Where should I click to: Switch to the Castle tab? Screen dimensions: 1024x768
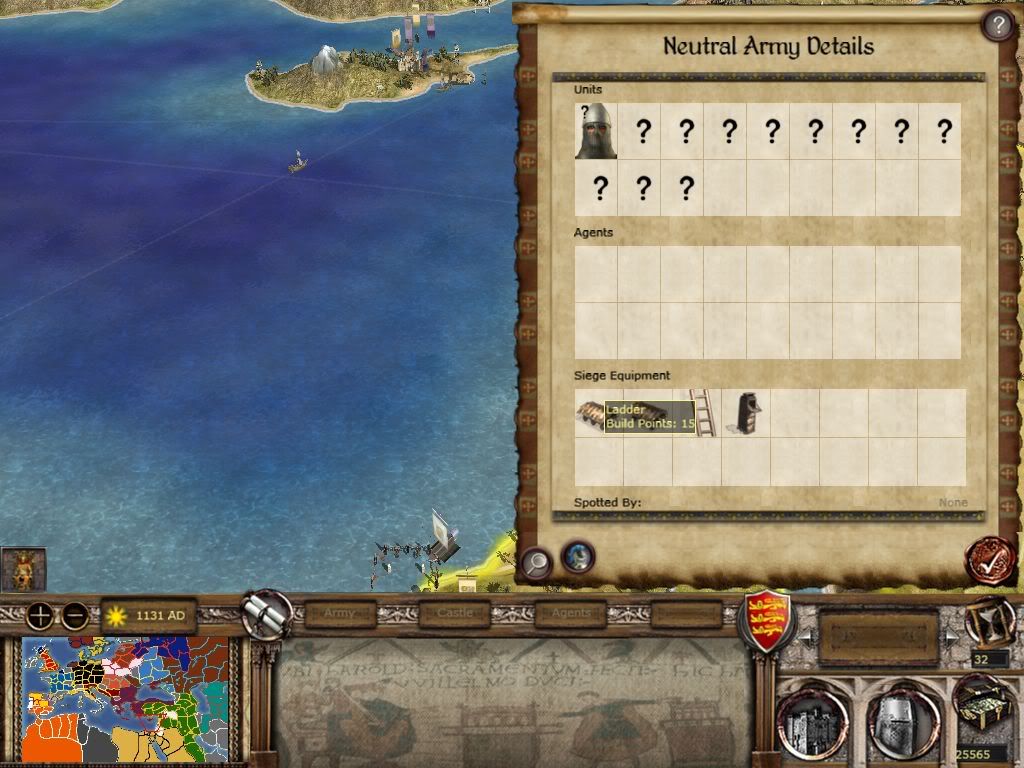pos(454,613)
